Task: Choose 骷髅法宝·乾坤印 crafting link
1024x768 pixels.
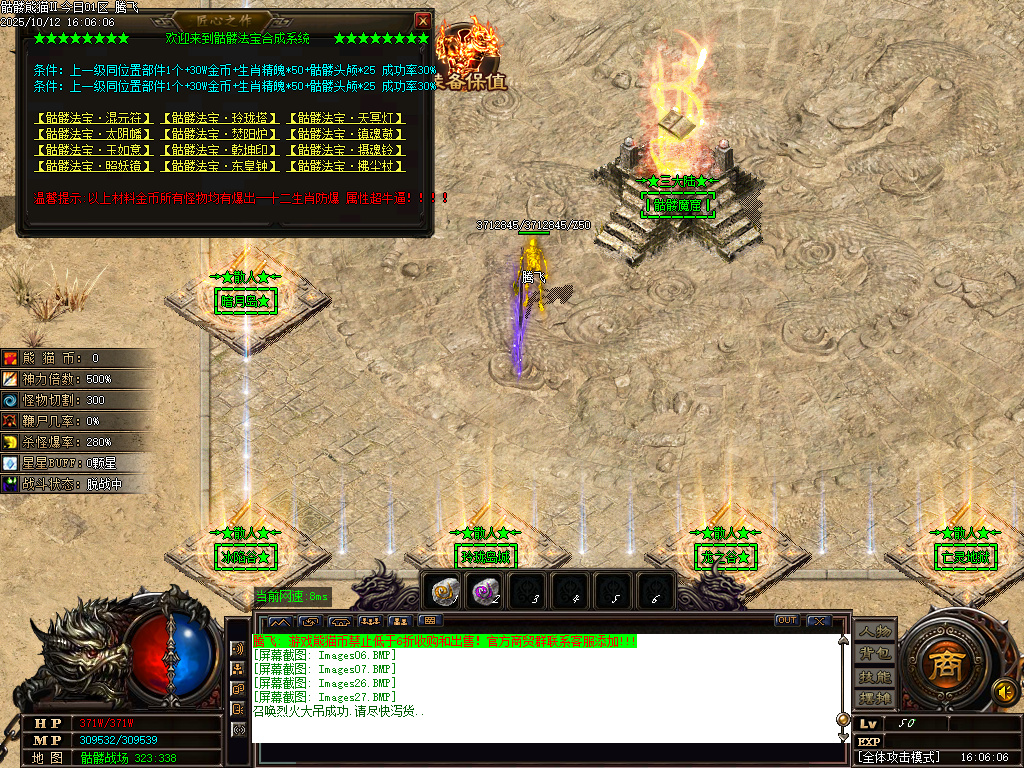Action: pos(220,150)
